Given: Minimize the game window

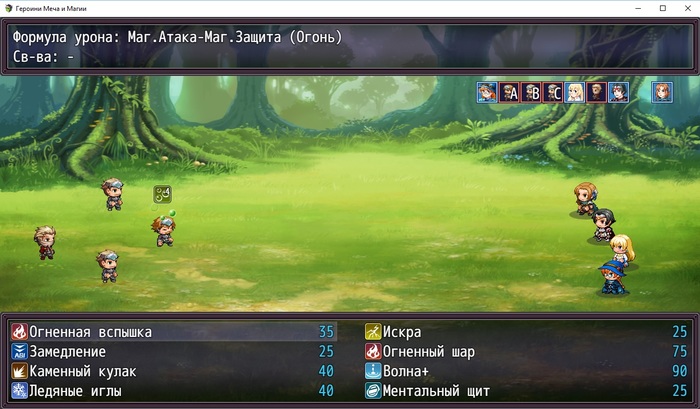Looking at the screenshot, I should [635, 8].
